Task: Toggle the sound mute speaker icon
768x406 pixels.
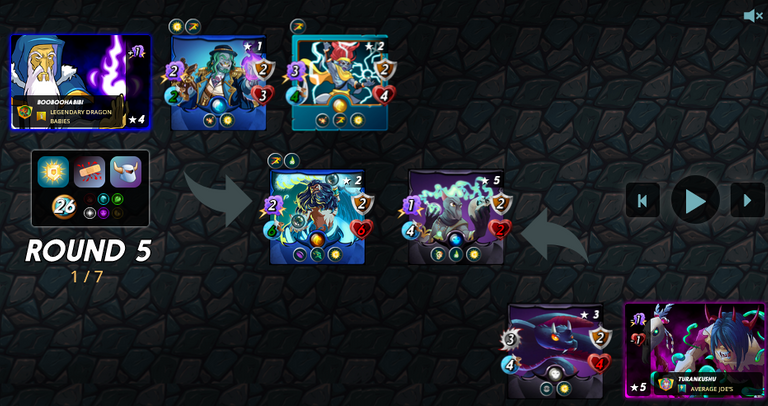Action: [x=753, y=15]
